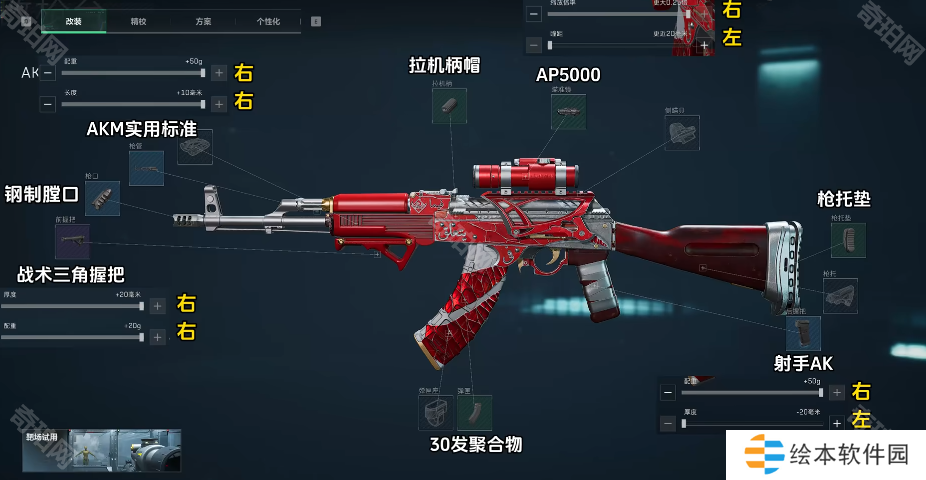This screenshot has width=926, height=480.
Task: Choose the 枪托垫 stock pad slot
Action: click(848, 240)
